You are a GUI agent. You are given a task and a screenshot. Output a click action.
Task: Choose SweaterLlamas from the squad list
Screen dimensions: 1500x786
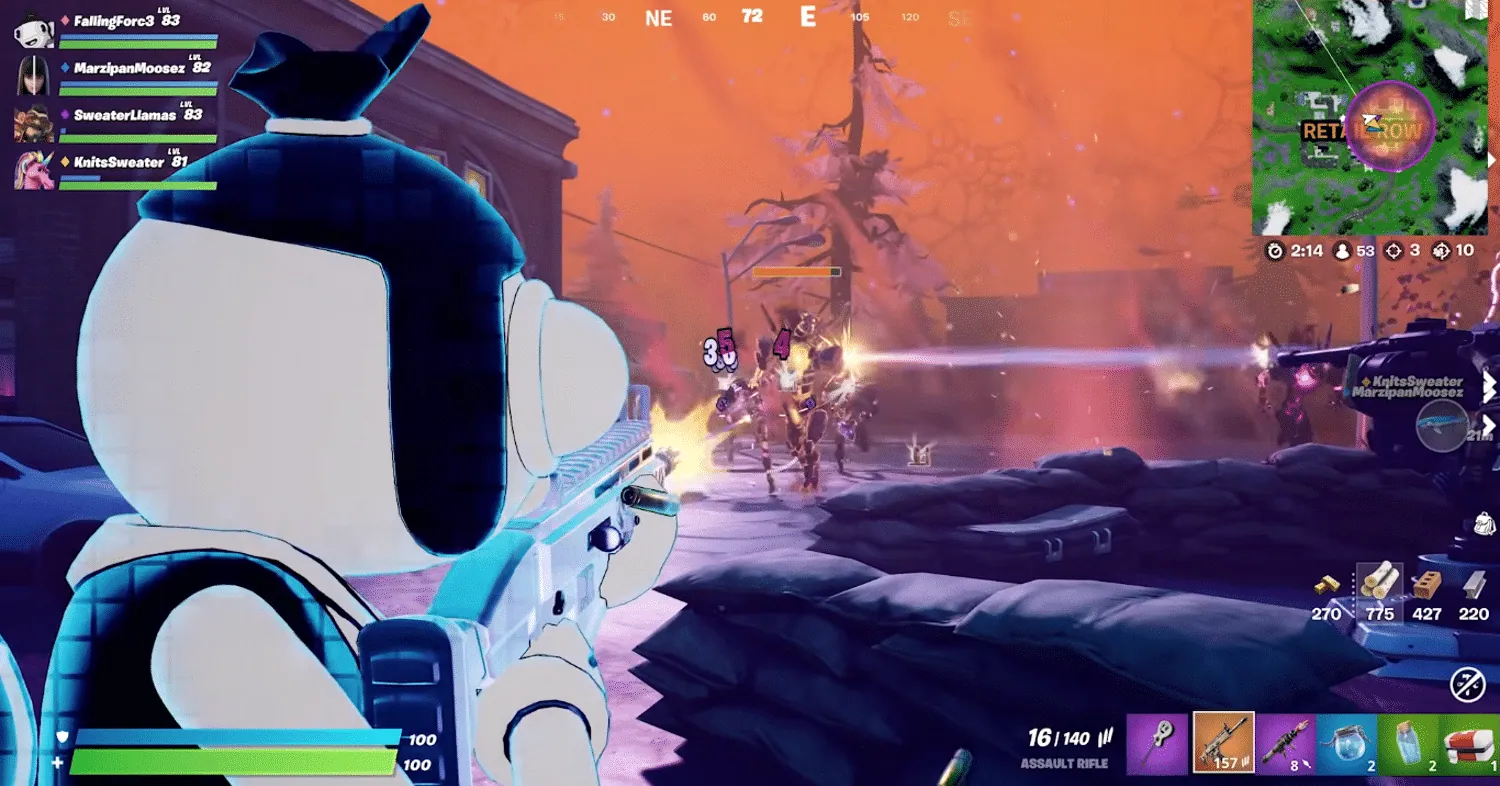pyautogui.click(x=124, y=115)
